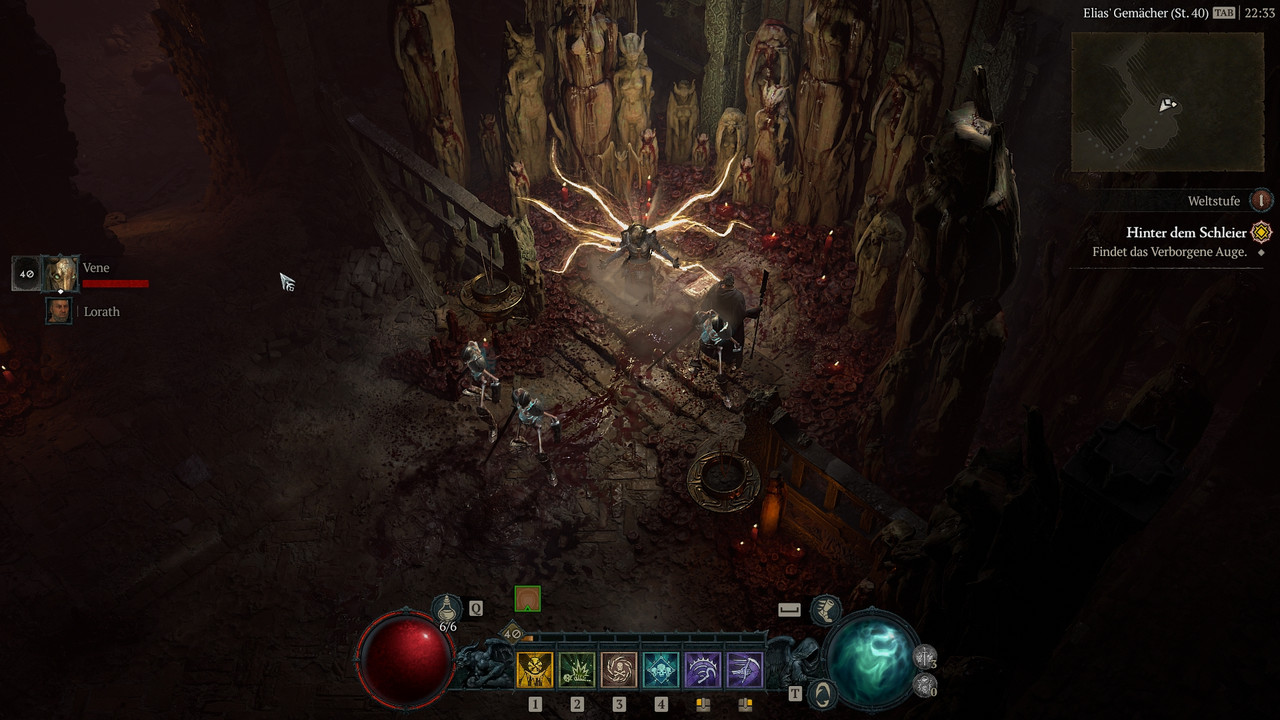This screenshot has height=720, width=1280.
Task: Drink a healing potion from the flask icon
Action: tap(447, 607)
